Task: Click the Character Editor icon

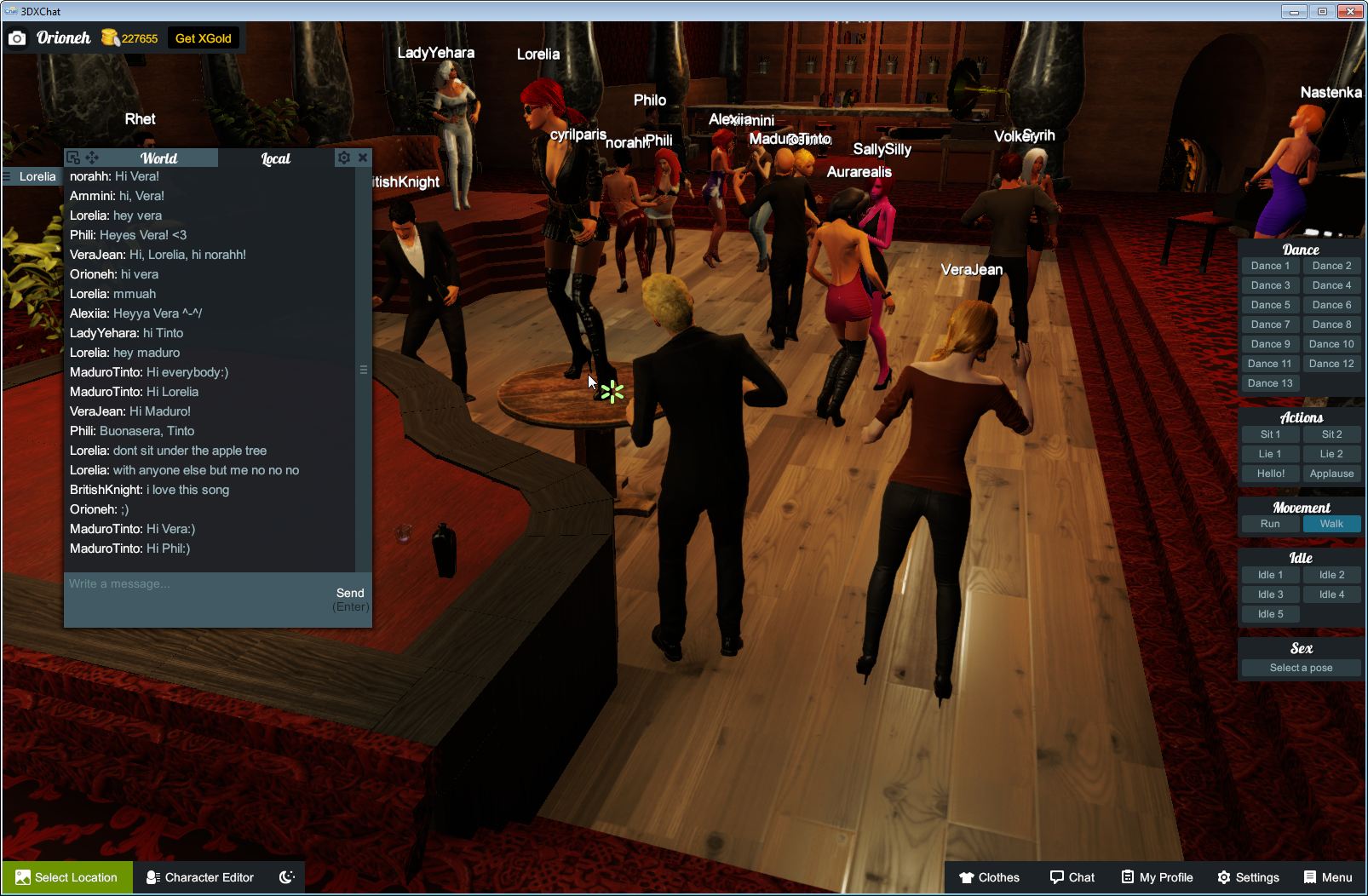Action: (152, 877)
